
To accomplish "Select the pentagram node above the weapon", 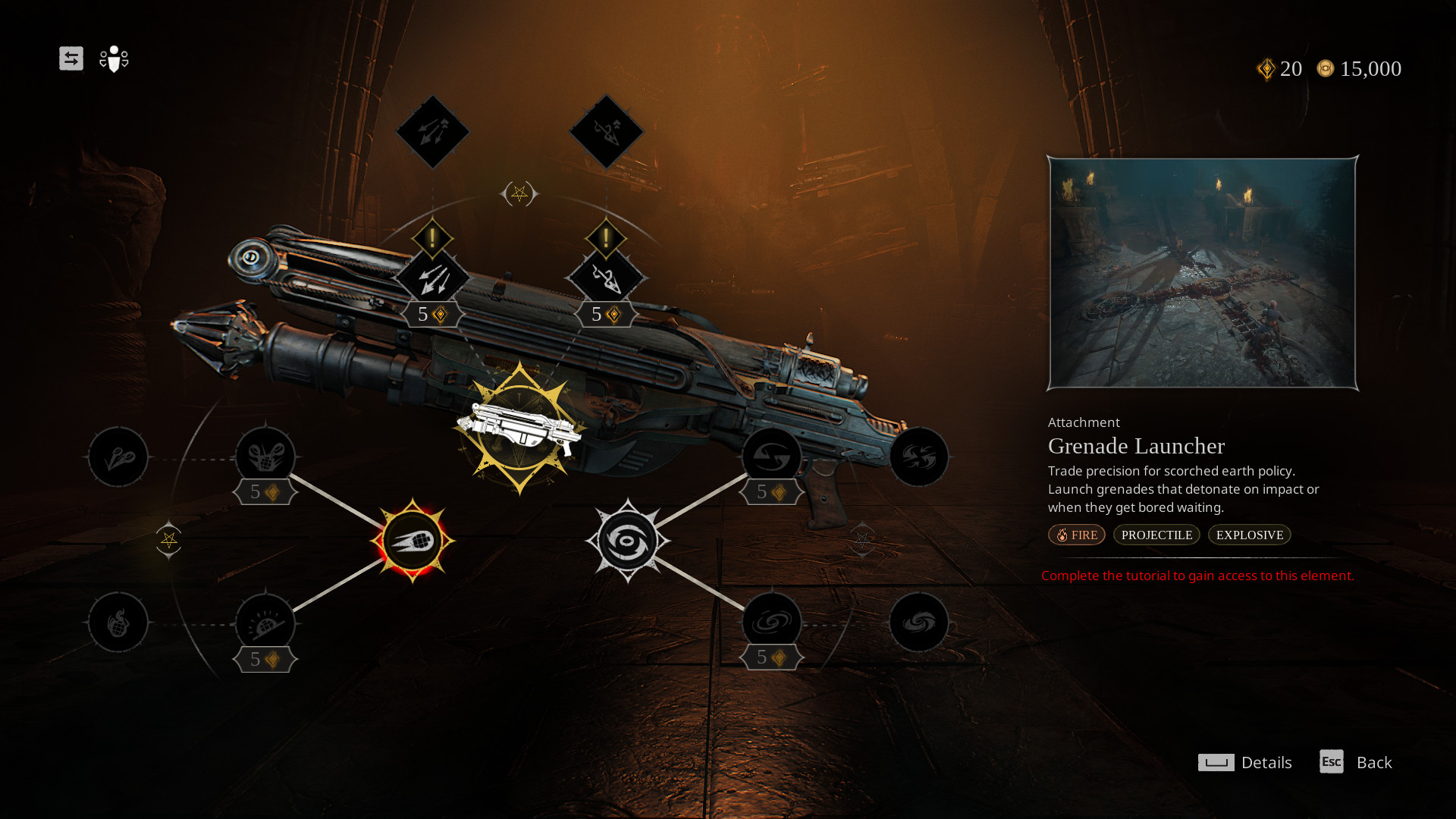I will click(519, 194).
